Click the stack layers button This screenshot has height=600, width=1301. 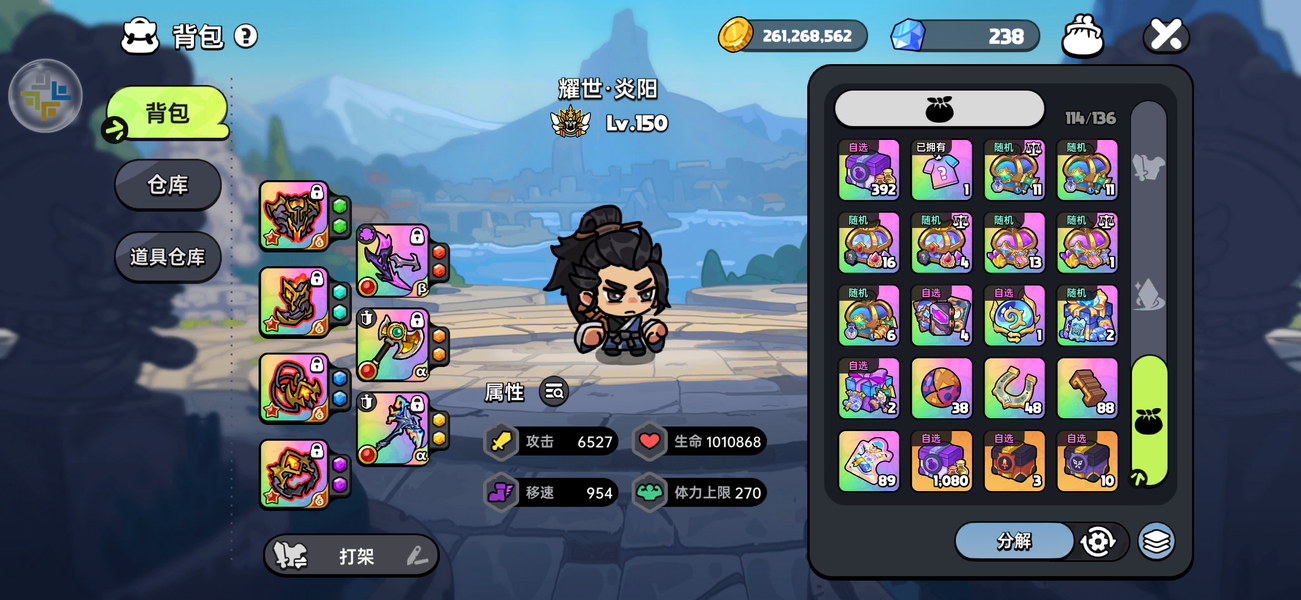click(x=1156, y=541)
